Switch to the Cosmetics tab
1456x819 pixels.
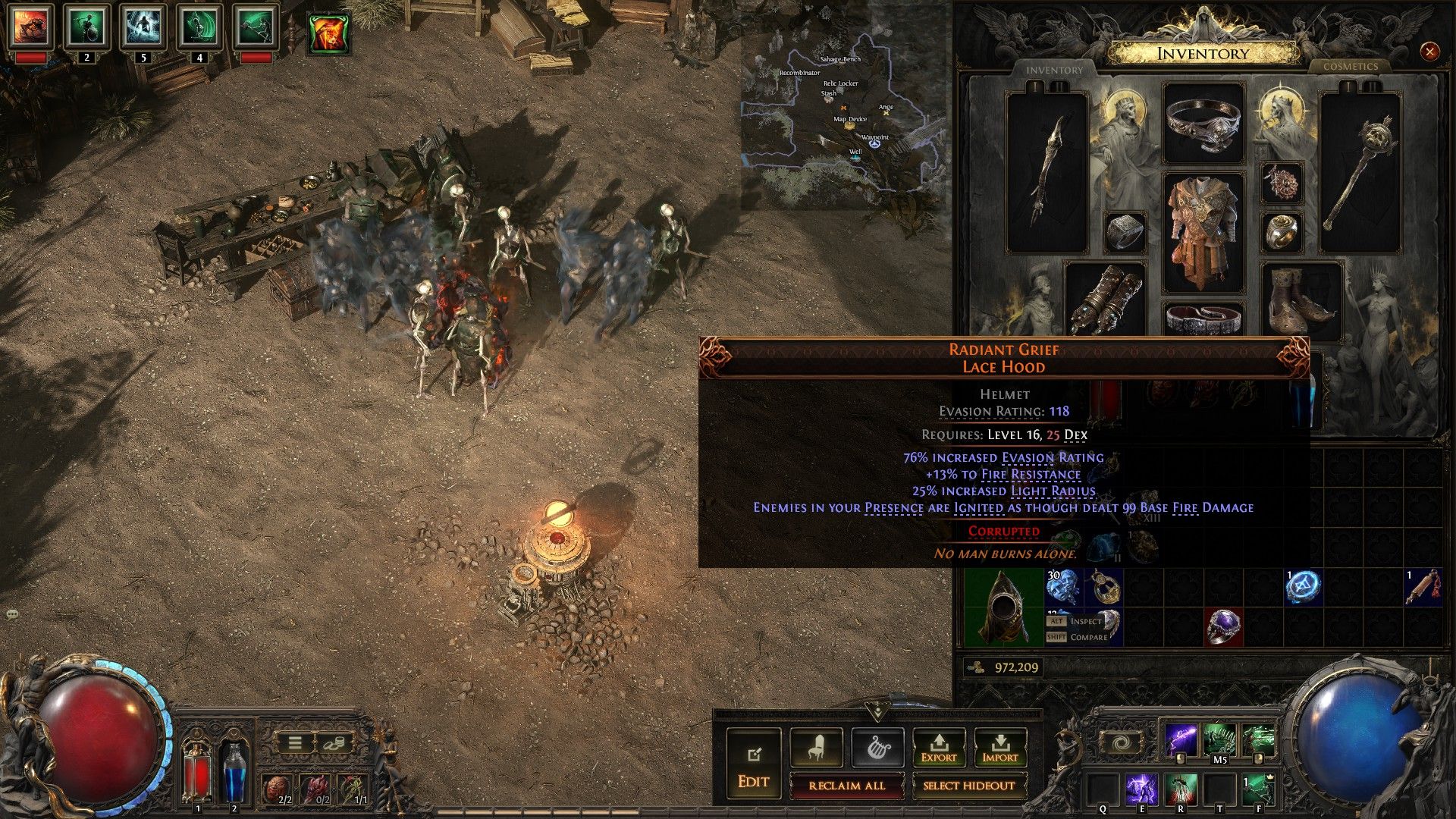1350,67
